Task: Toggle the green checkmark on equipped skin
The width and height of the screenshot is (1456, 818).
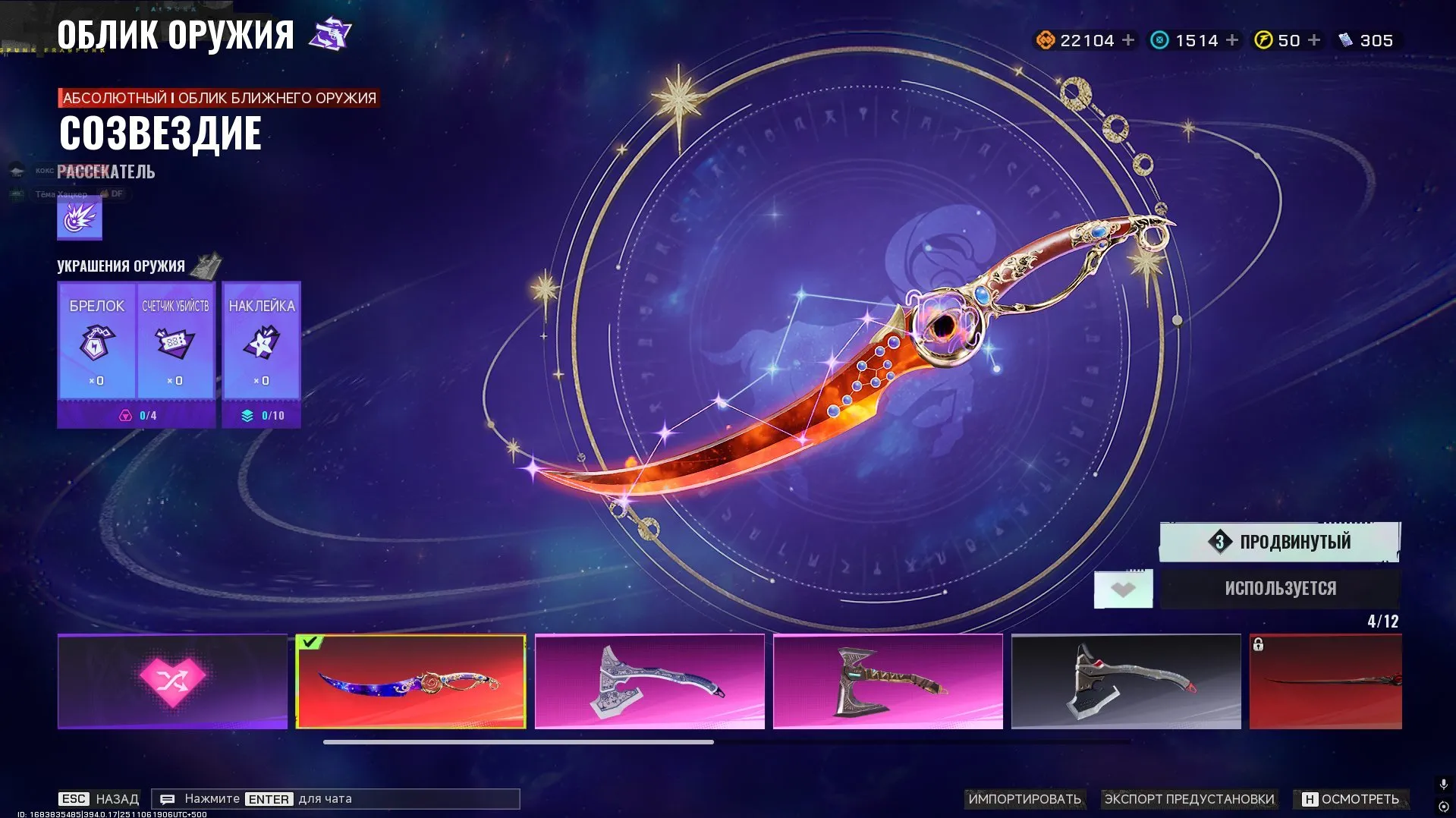Action: [x=310, y=642]
